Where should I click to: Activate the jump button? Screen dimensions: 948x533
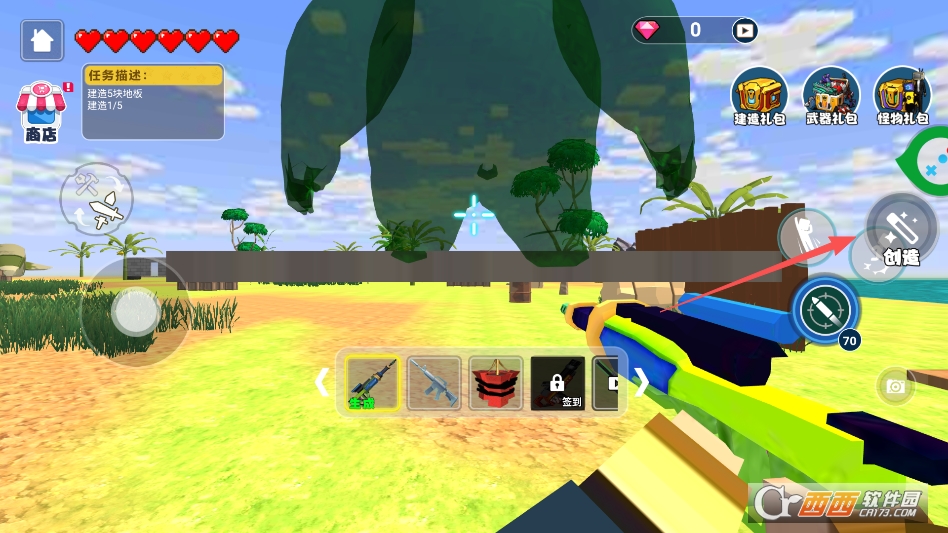tap(805, 238)
